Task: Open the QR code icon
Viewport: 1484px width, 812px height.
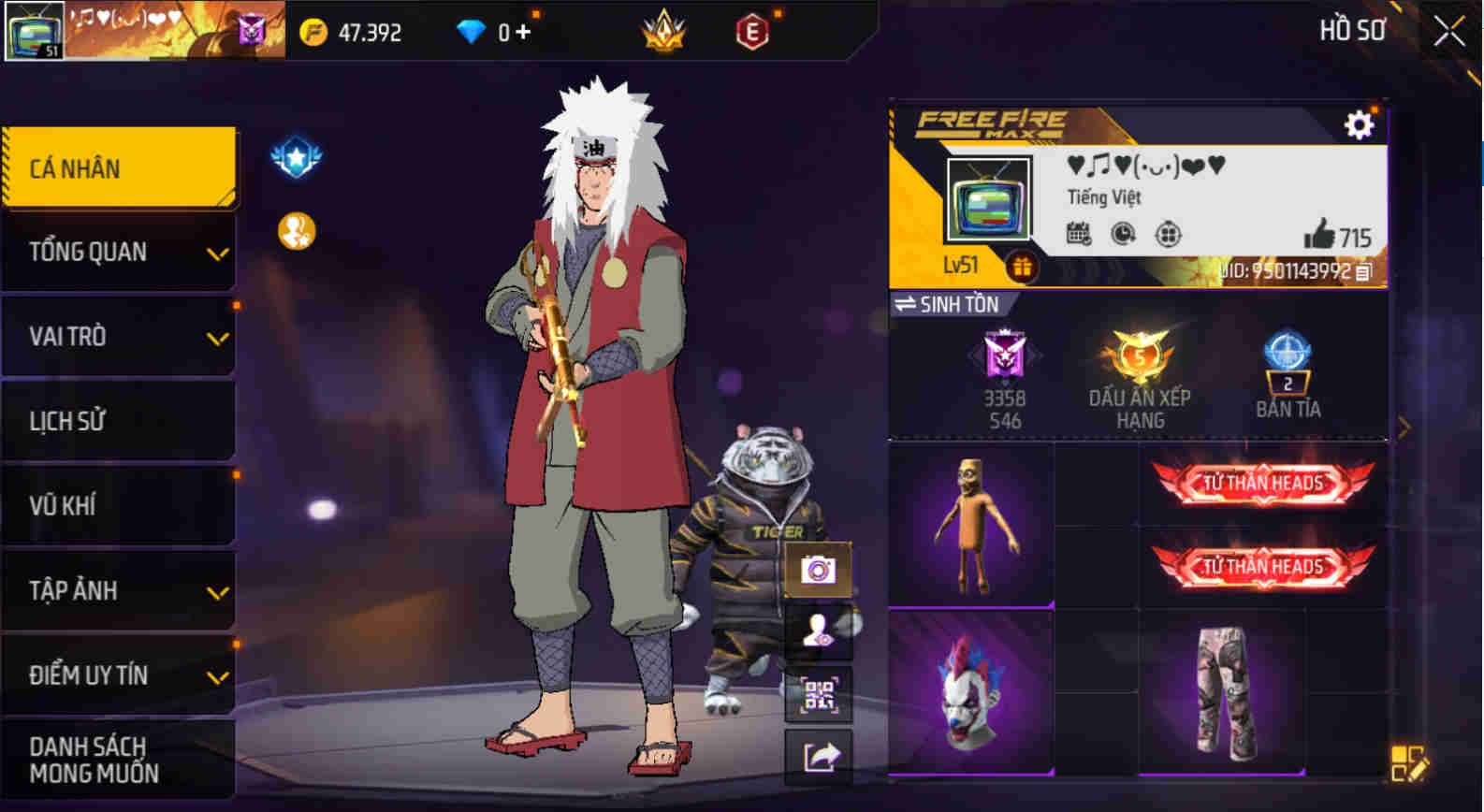Action: coord(821,694)
